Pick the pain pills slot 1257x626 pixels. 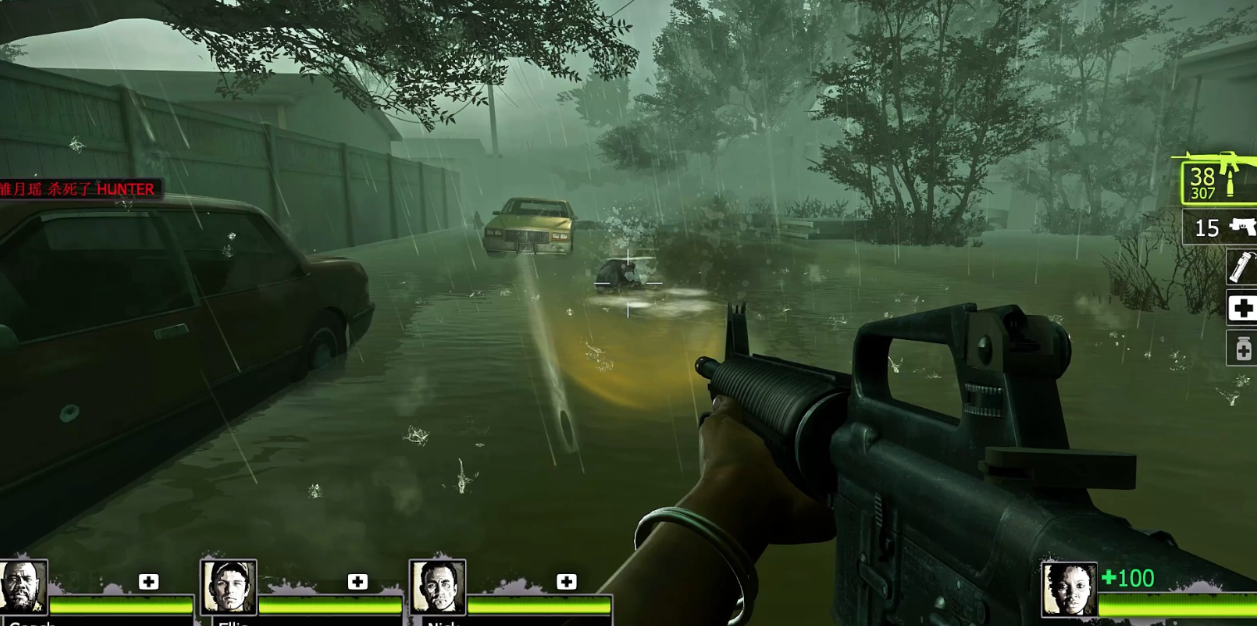tap(1242, 348)
